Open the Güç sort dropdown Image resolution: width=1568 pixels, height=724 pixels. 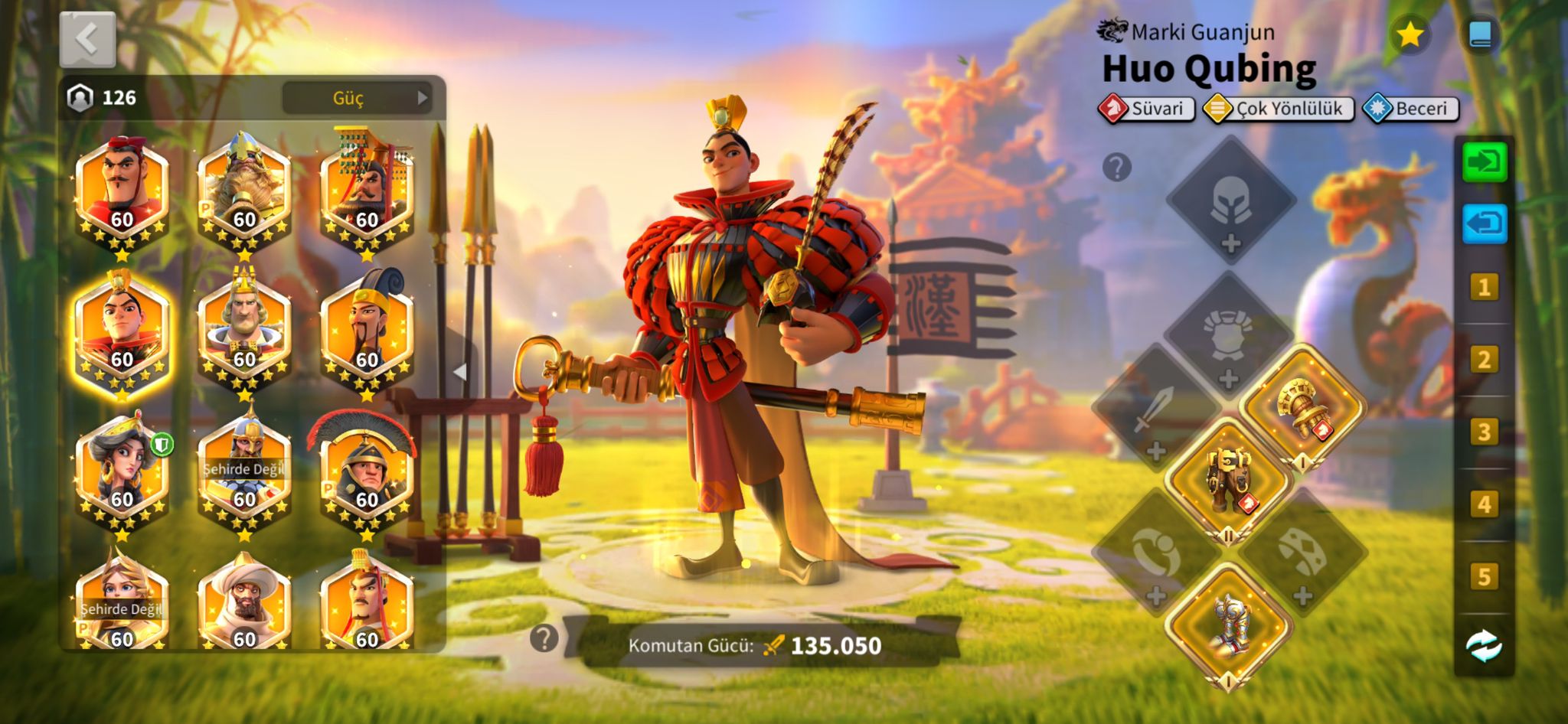click(357, 98)
